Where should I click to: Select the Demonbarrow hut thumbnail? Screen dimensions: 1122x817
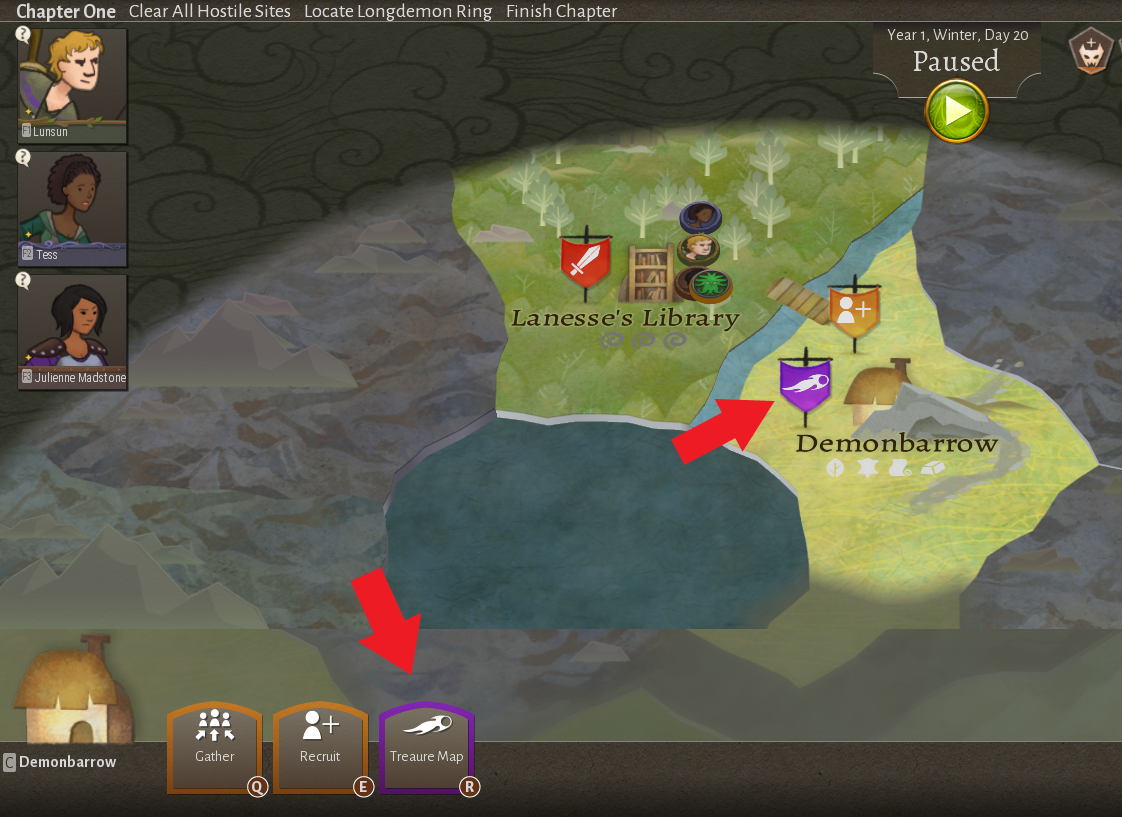(72, 690)
